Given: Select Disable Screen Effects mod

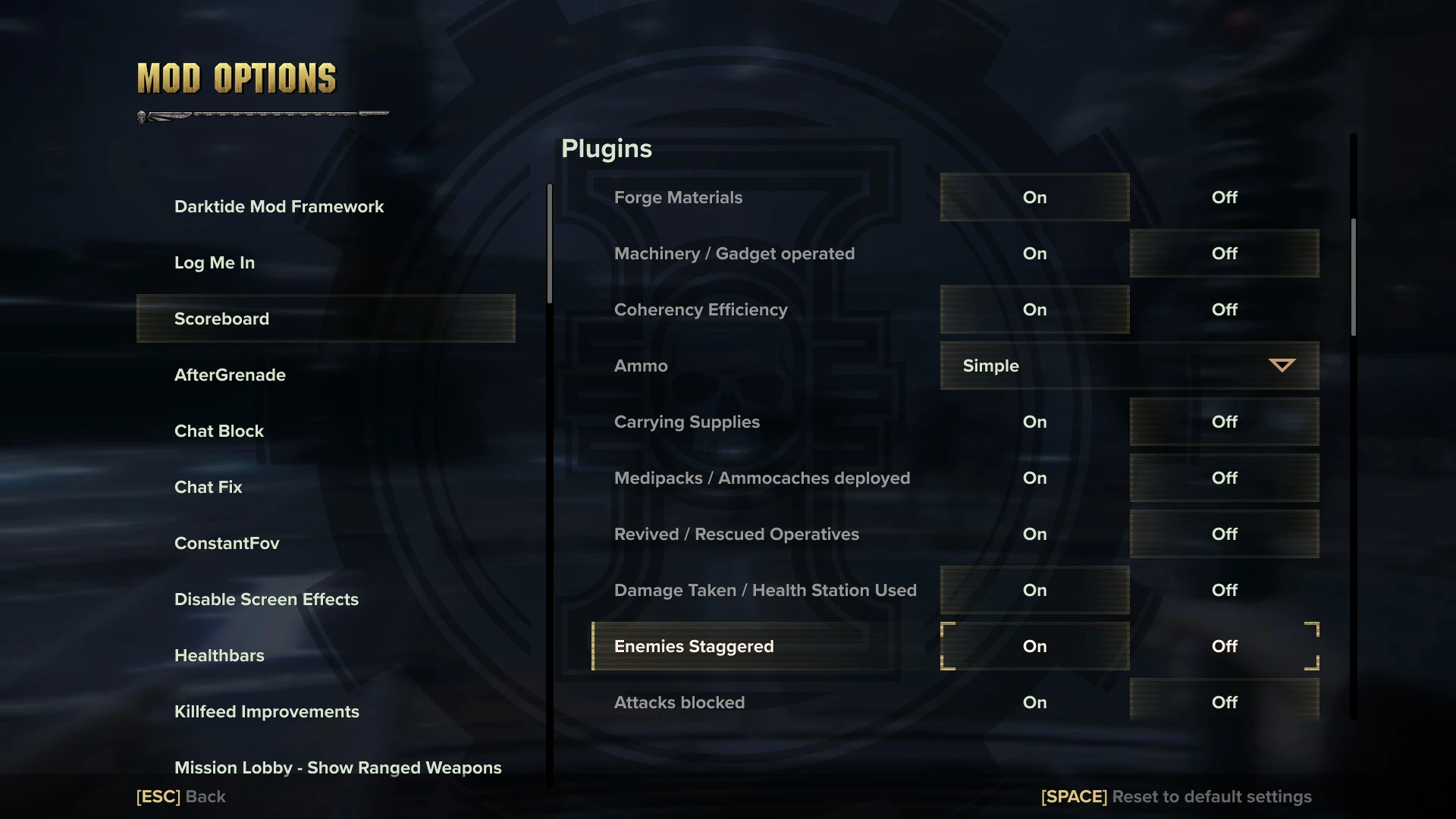Looking at the screenshot, I should coord(267,599).
